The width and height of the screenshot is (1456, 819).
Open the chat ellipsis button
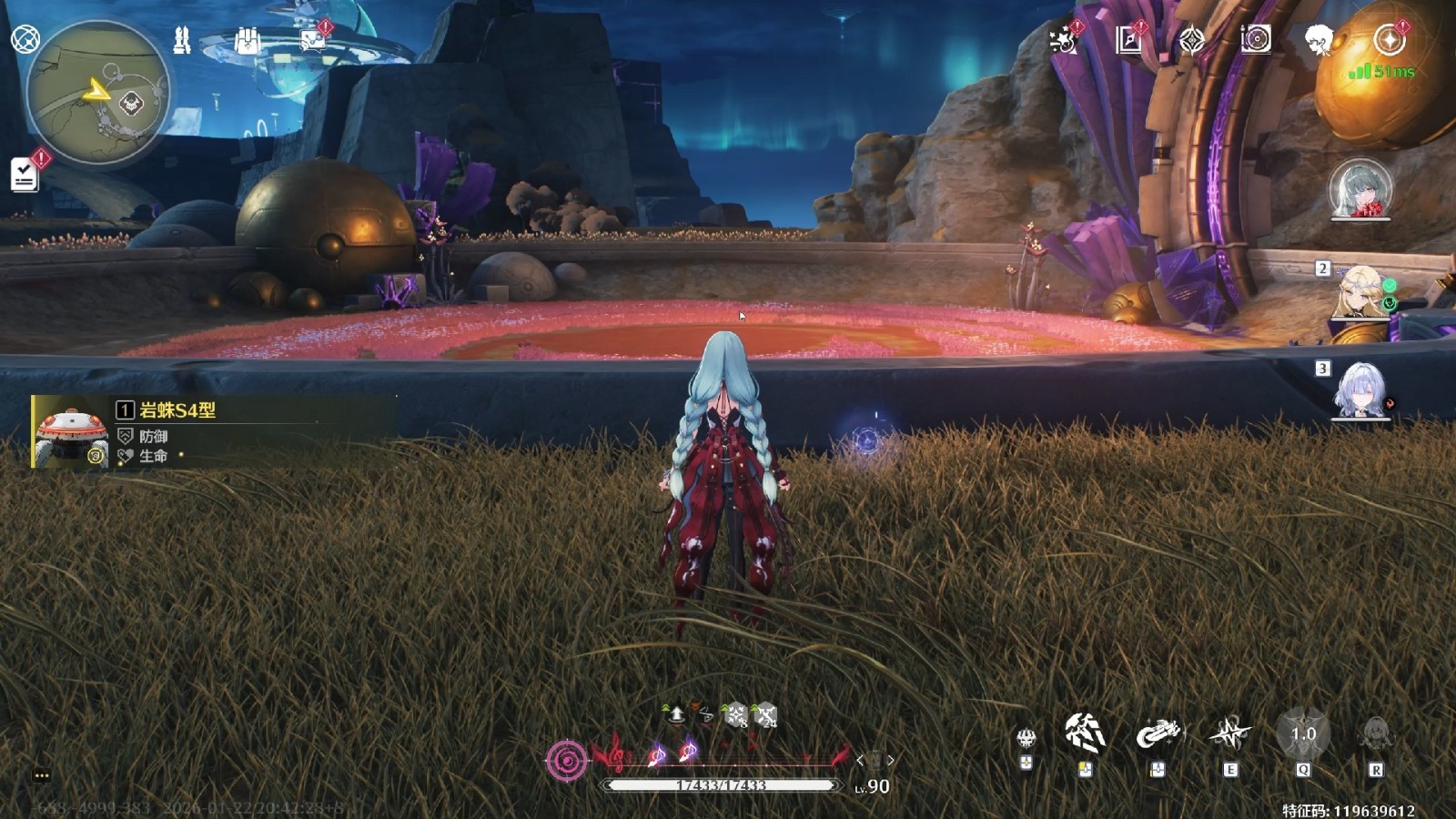click(x=42, y=775)
